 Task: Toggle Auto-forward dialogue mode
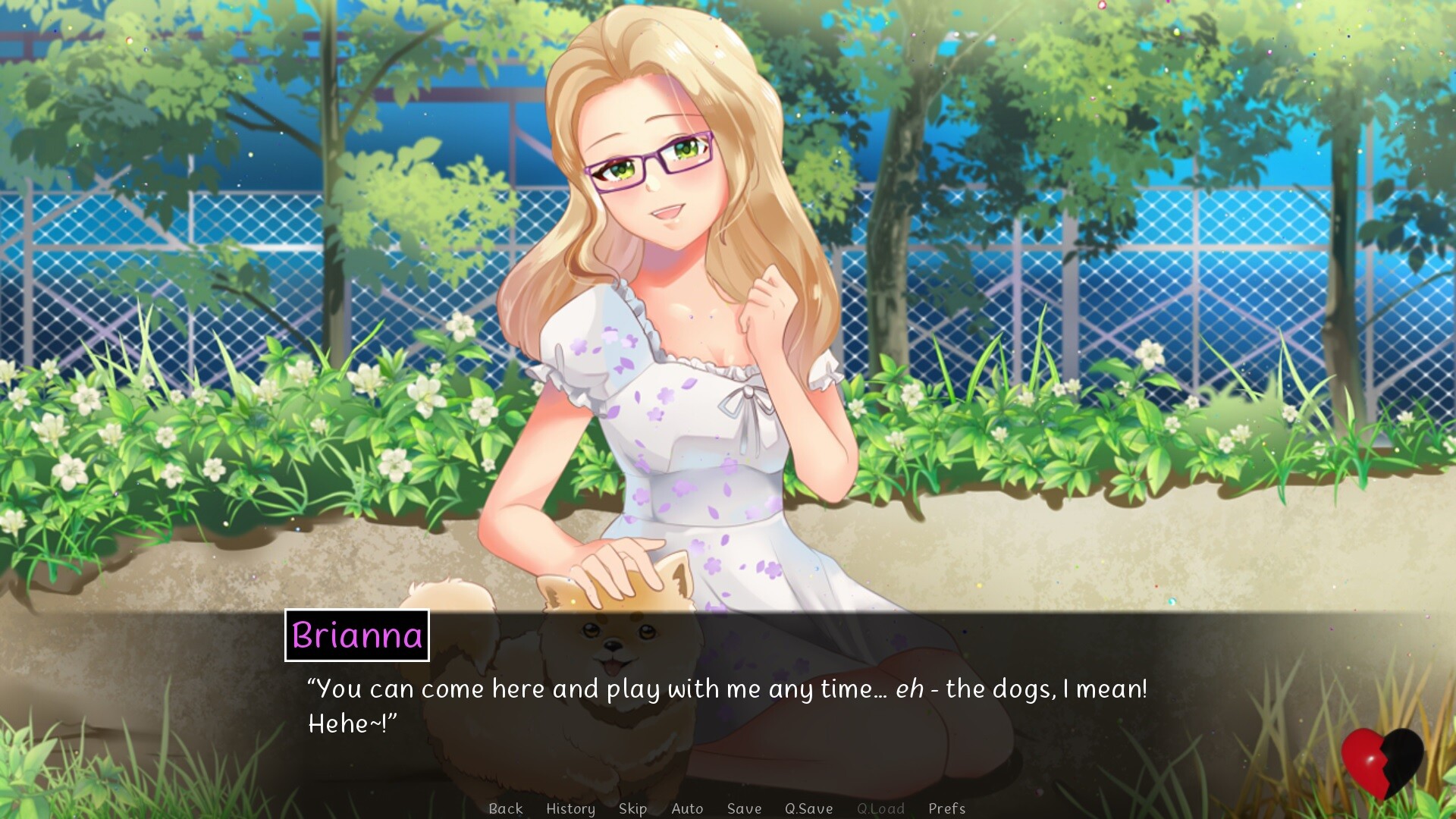pos(687,808)
